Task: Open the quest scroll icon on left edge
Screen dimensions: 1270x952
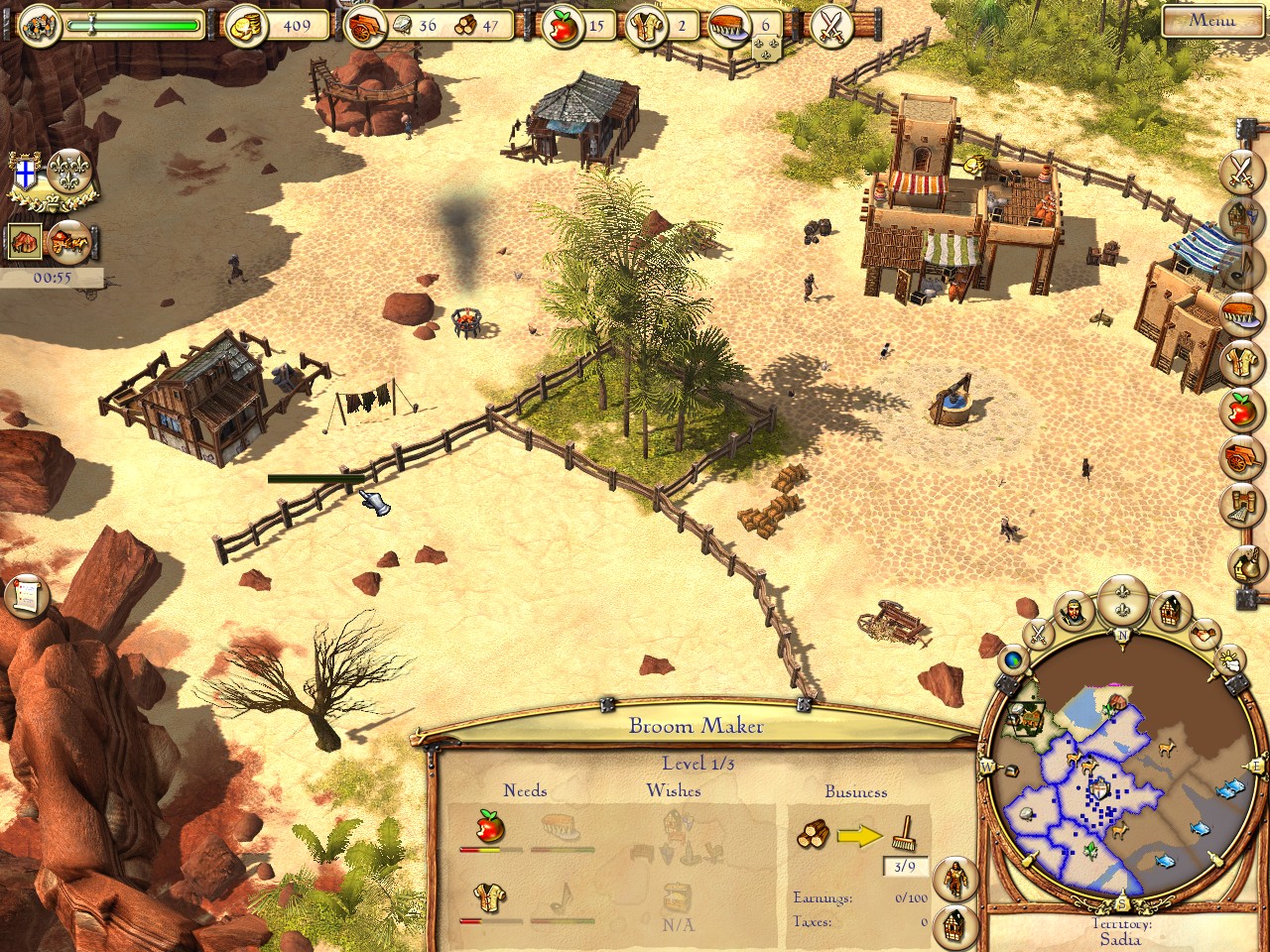Action: click(x=26, y=595)
